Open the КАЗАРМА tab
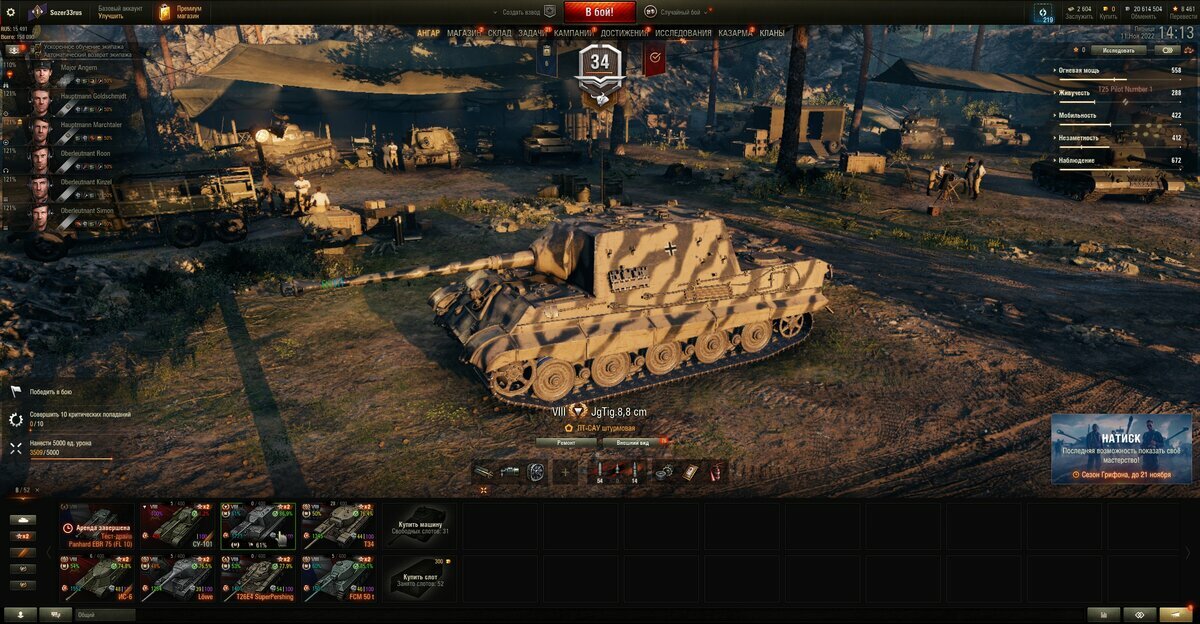The image size is (1200, 624). click(736, 33)
